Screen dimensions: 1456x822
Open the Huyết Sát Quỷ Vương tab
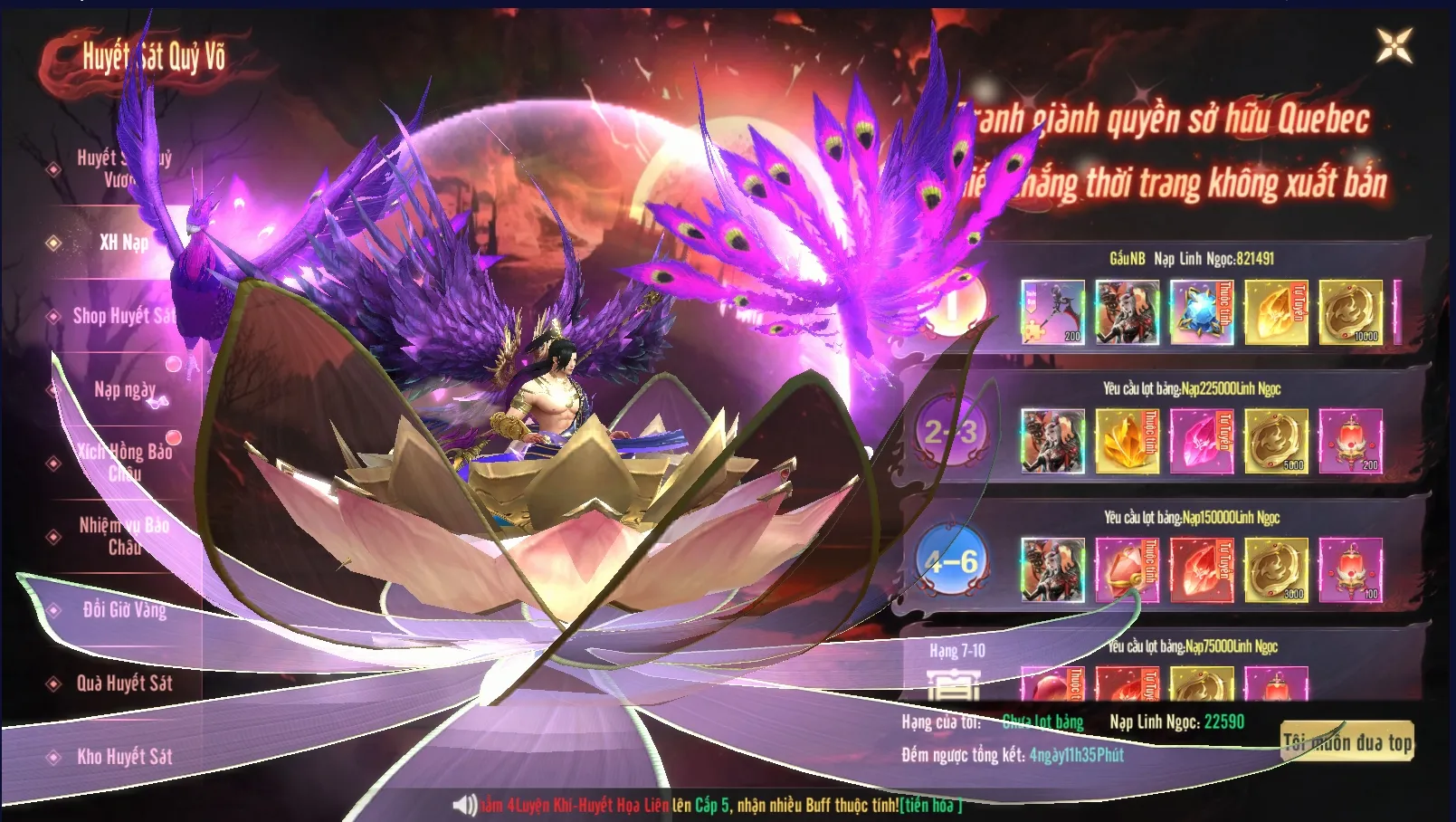pyautogui.click(x=122, y=168)
